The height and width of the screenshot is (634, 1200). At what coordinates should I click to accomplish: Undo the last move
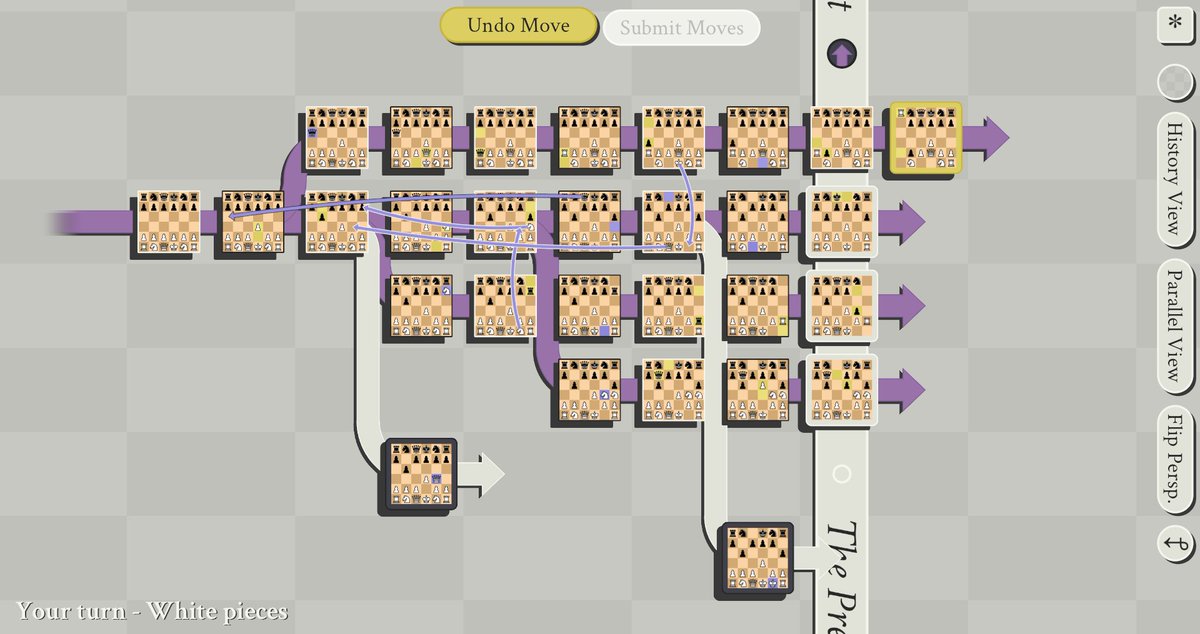click(519, 26)
